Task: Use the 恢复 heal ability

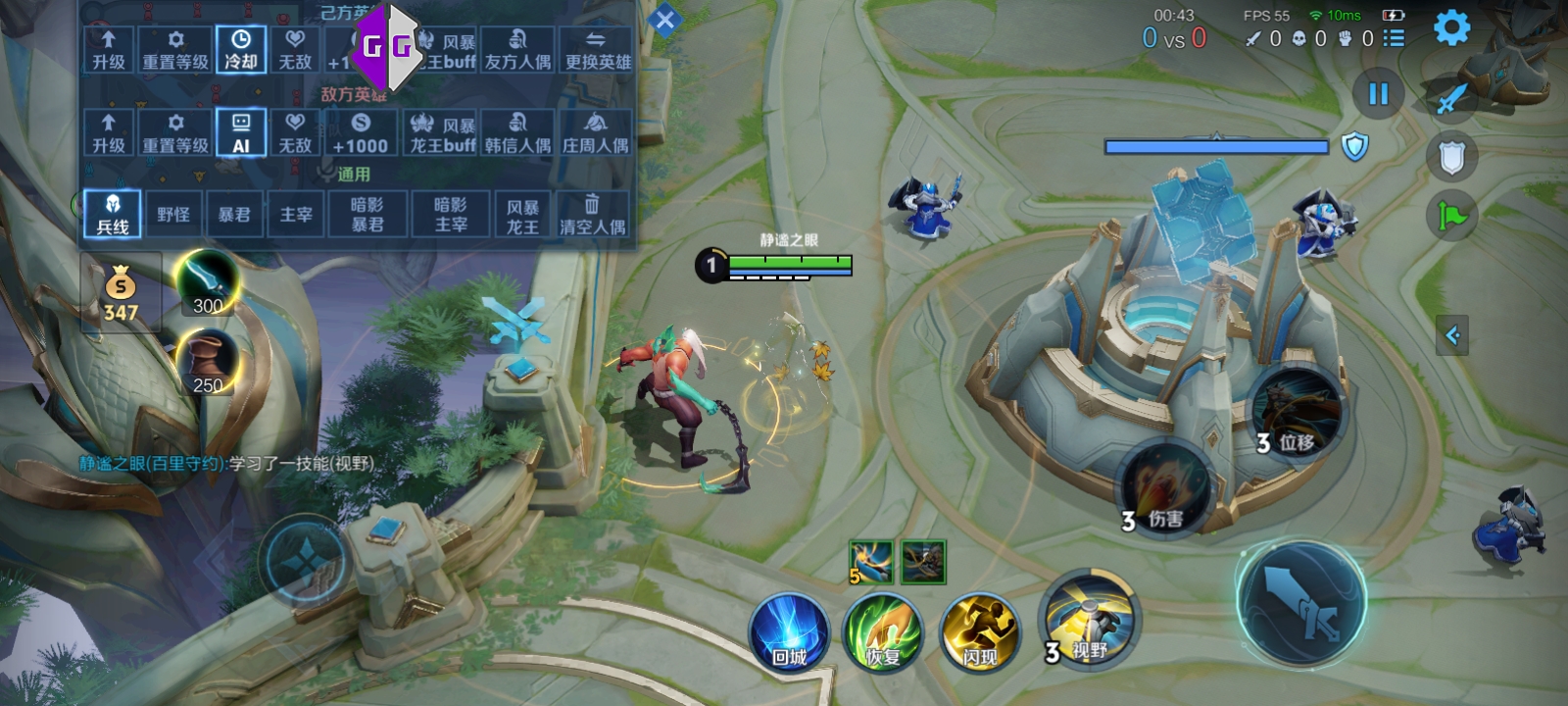Action: 884,632
